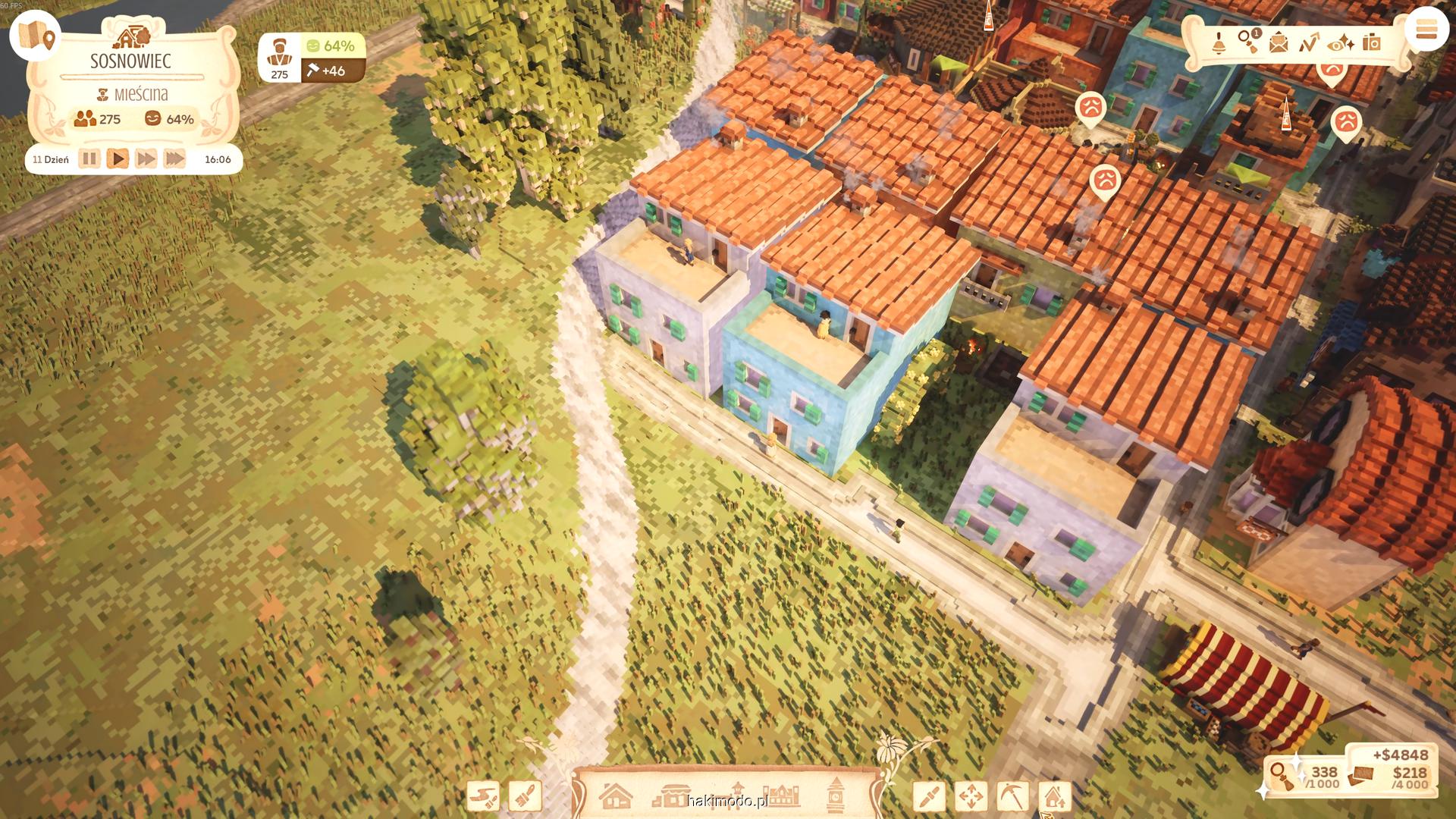
Task: Switch to triple fast-forward speed
Action: (174, 159)
